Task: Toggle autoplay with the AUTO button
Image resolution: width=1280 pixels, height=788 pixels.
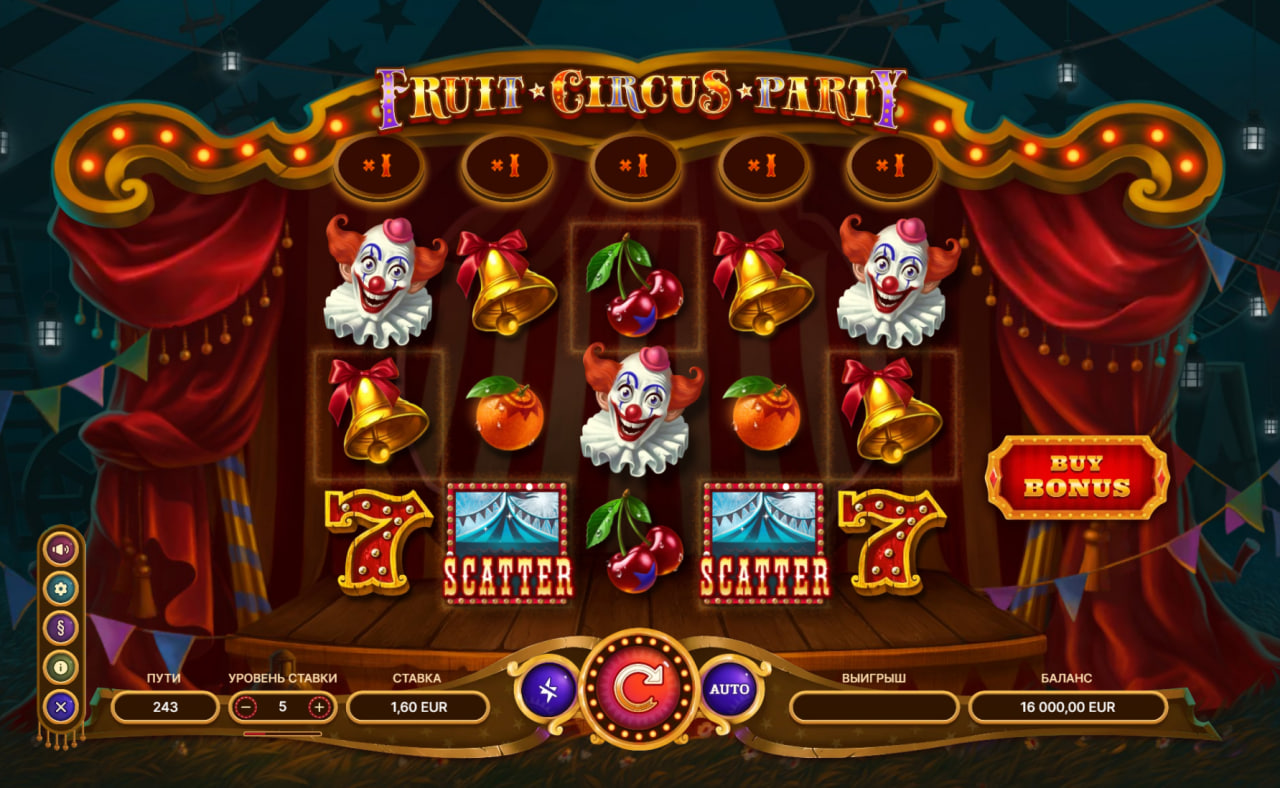Action: (x=731, y=689)
